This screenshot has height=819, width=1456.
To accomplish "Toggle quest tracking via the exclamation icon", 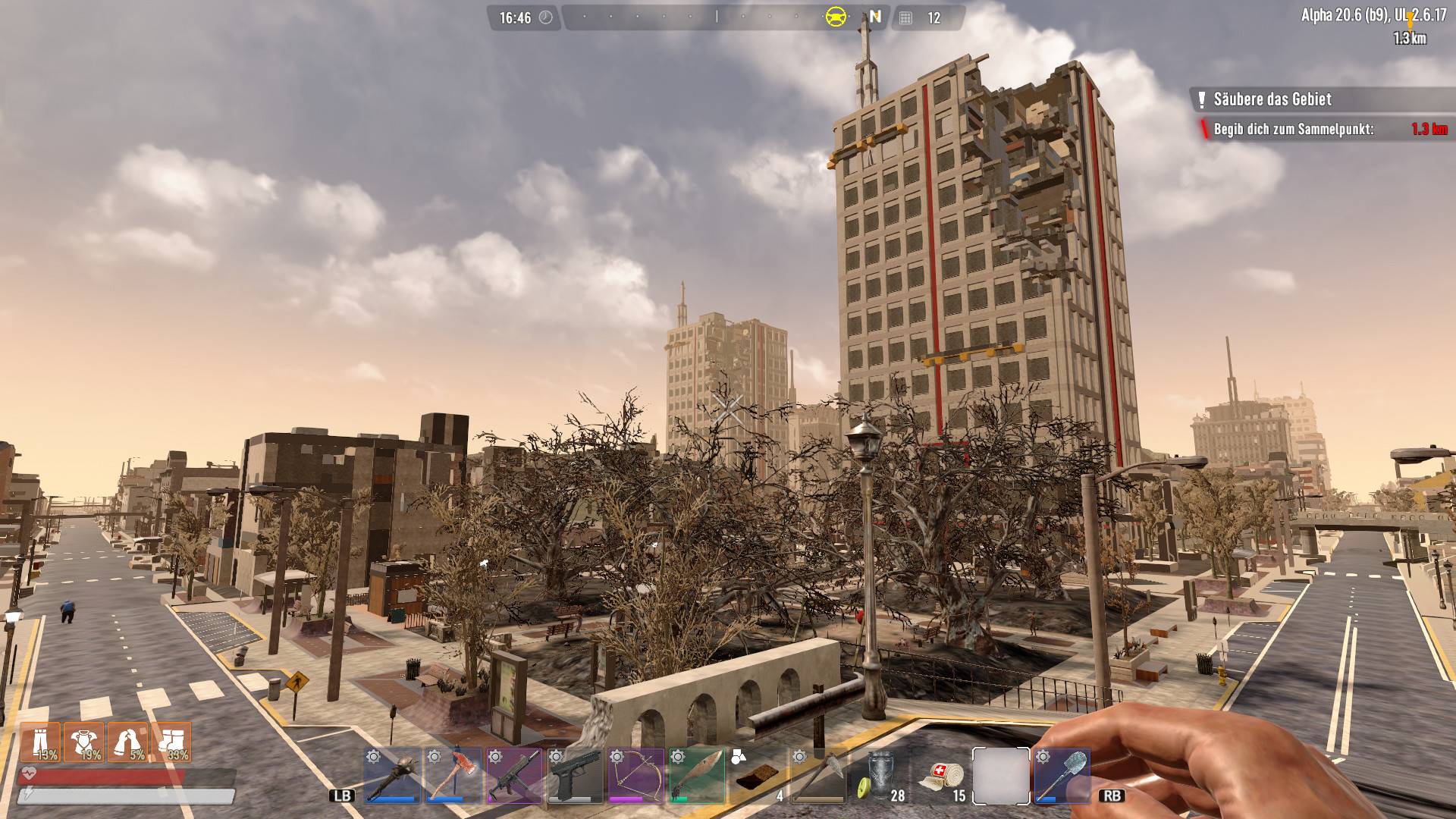I will [1203, 99].
